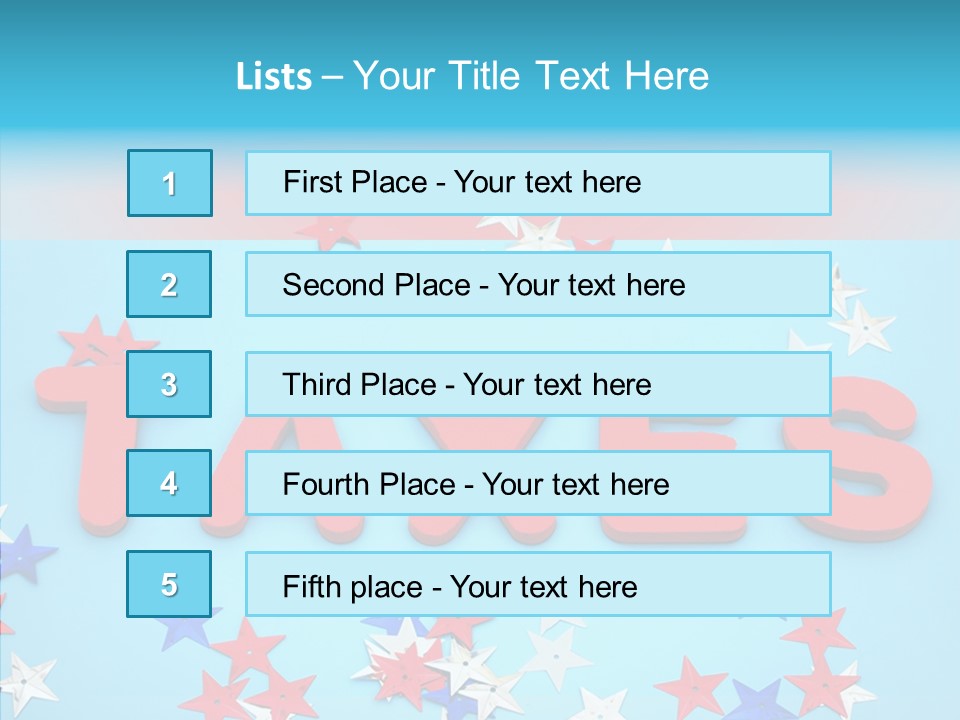
Task: Choose the Fourth Place text row
Action: click(x=538, y=484)
